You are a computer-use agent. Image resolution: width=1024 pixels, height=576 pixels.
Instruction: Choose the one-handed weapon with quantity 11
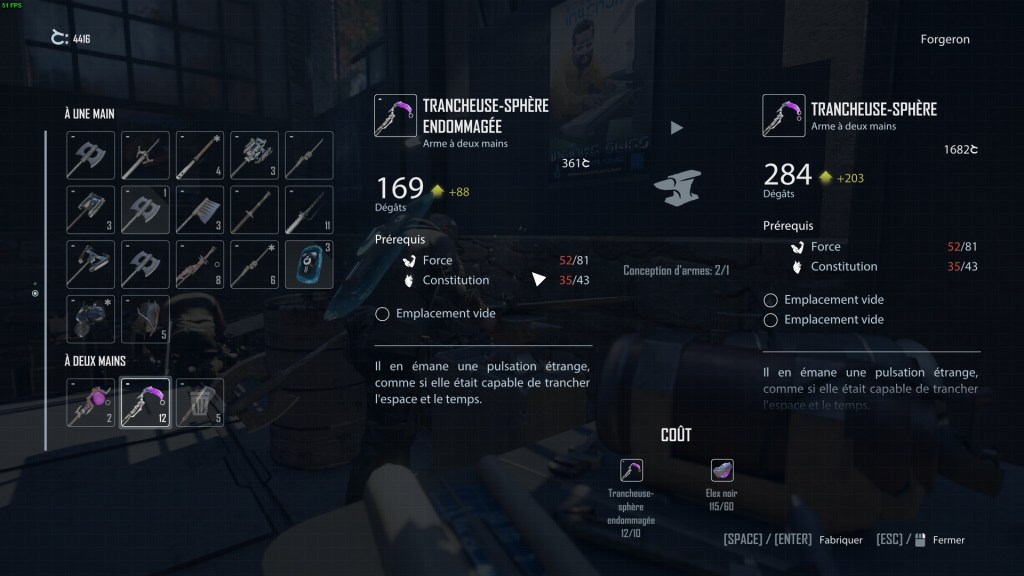(308, 209)
